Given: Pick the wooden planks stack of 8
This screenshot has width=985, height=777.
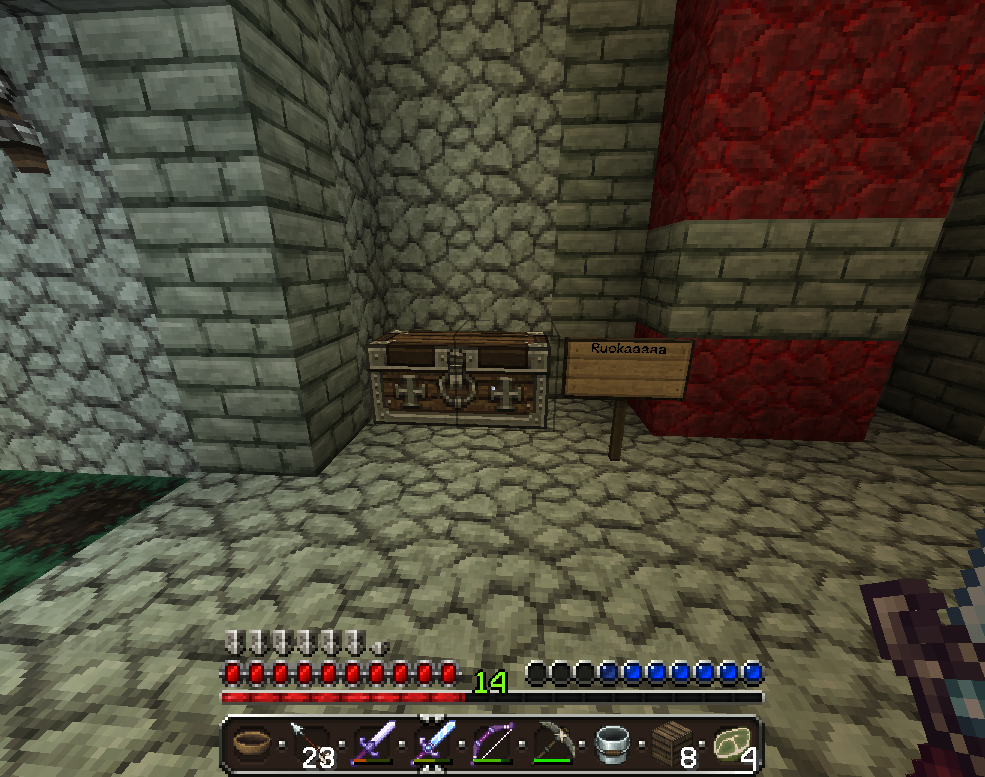Looking at the screenshot, I should [x=671, y=744].
